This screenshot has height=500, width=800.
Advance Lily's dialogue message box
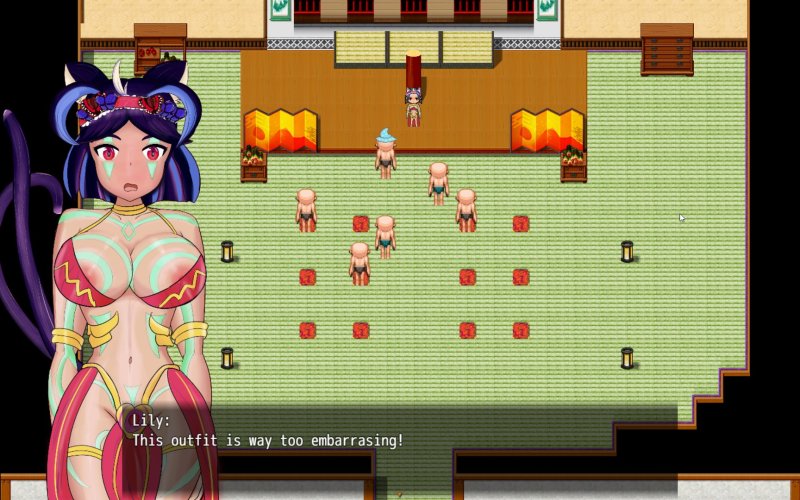click(400, 440)
